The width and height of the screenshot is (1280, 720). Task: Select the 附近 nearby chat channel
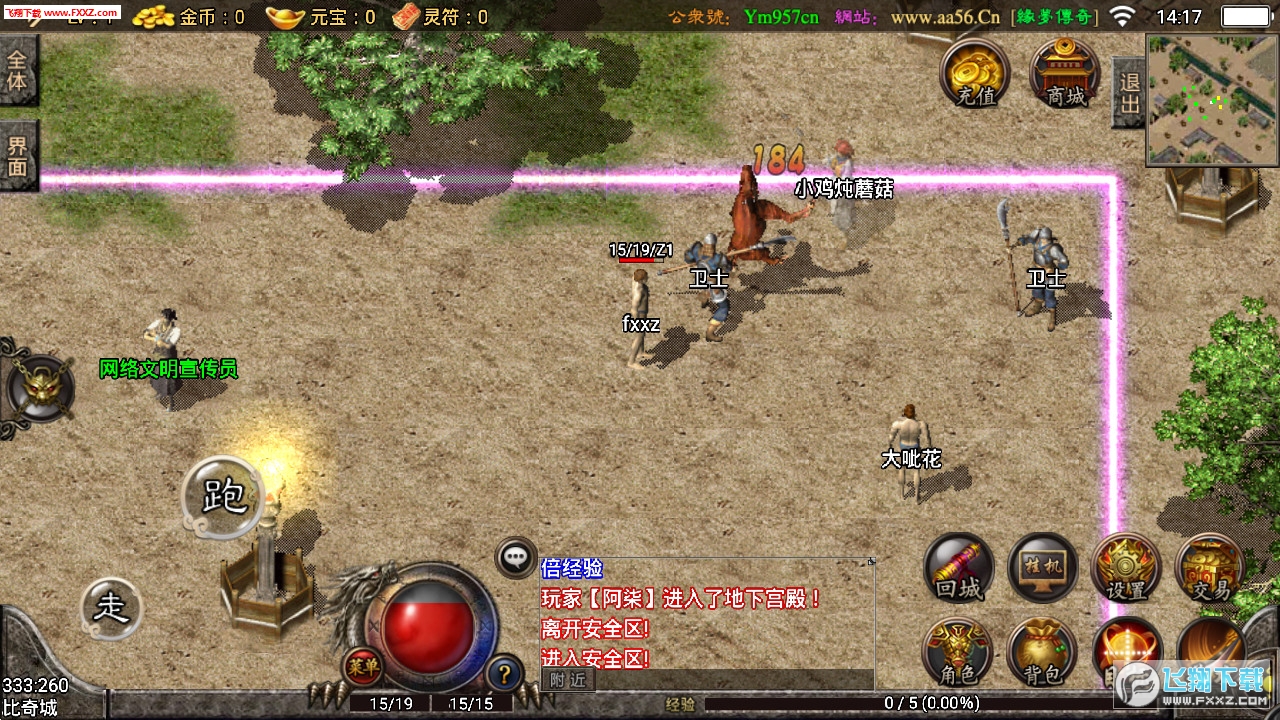pos(568,680)
